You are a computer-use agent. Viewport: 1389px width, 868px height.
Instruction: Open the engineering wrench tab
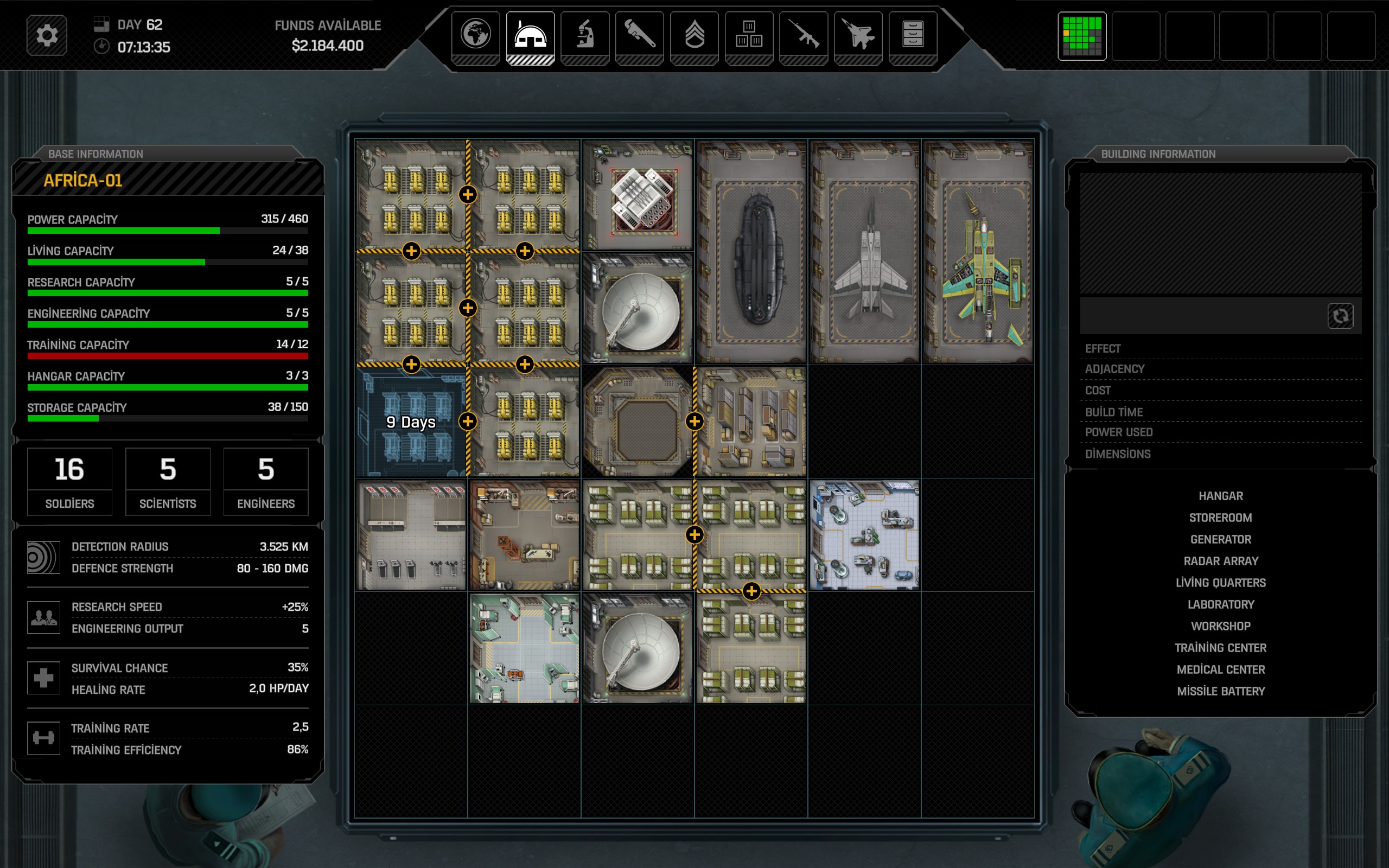click(x=639, y=35)
